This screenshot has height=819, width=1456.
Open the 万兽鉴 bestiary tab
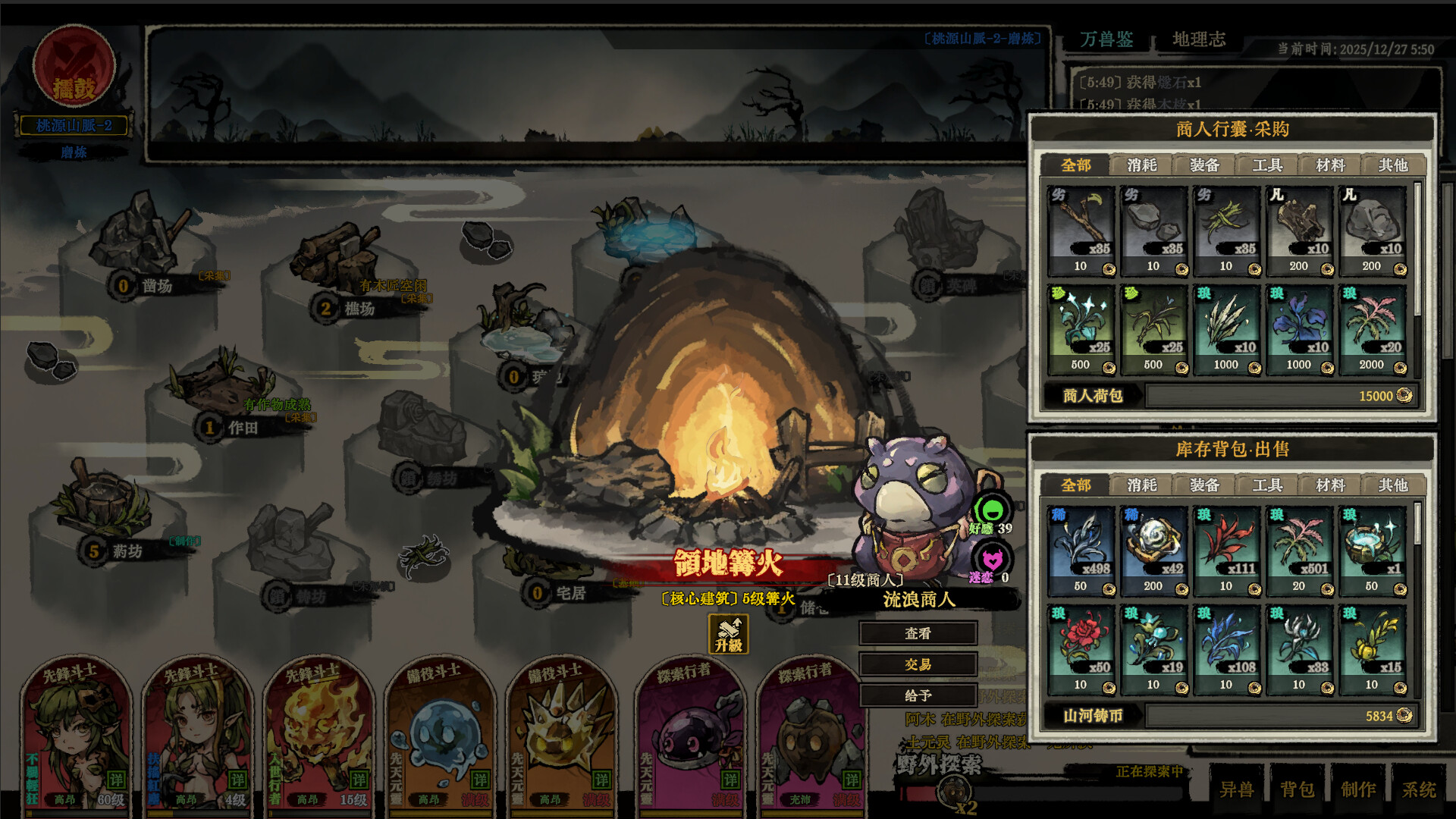1106,39
